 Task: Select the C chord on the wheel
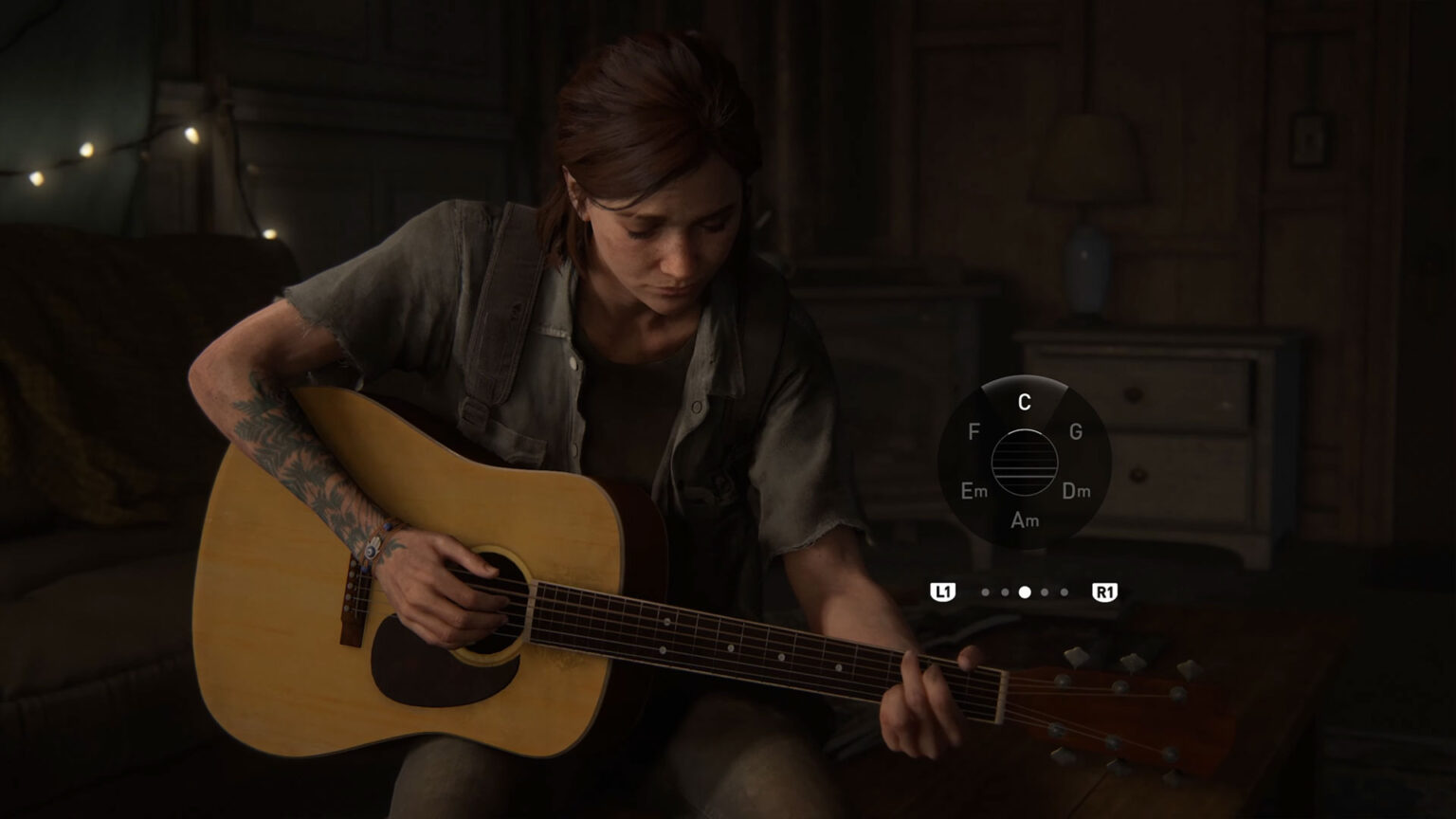(1024, 402)
